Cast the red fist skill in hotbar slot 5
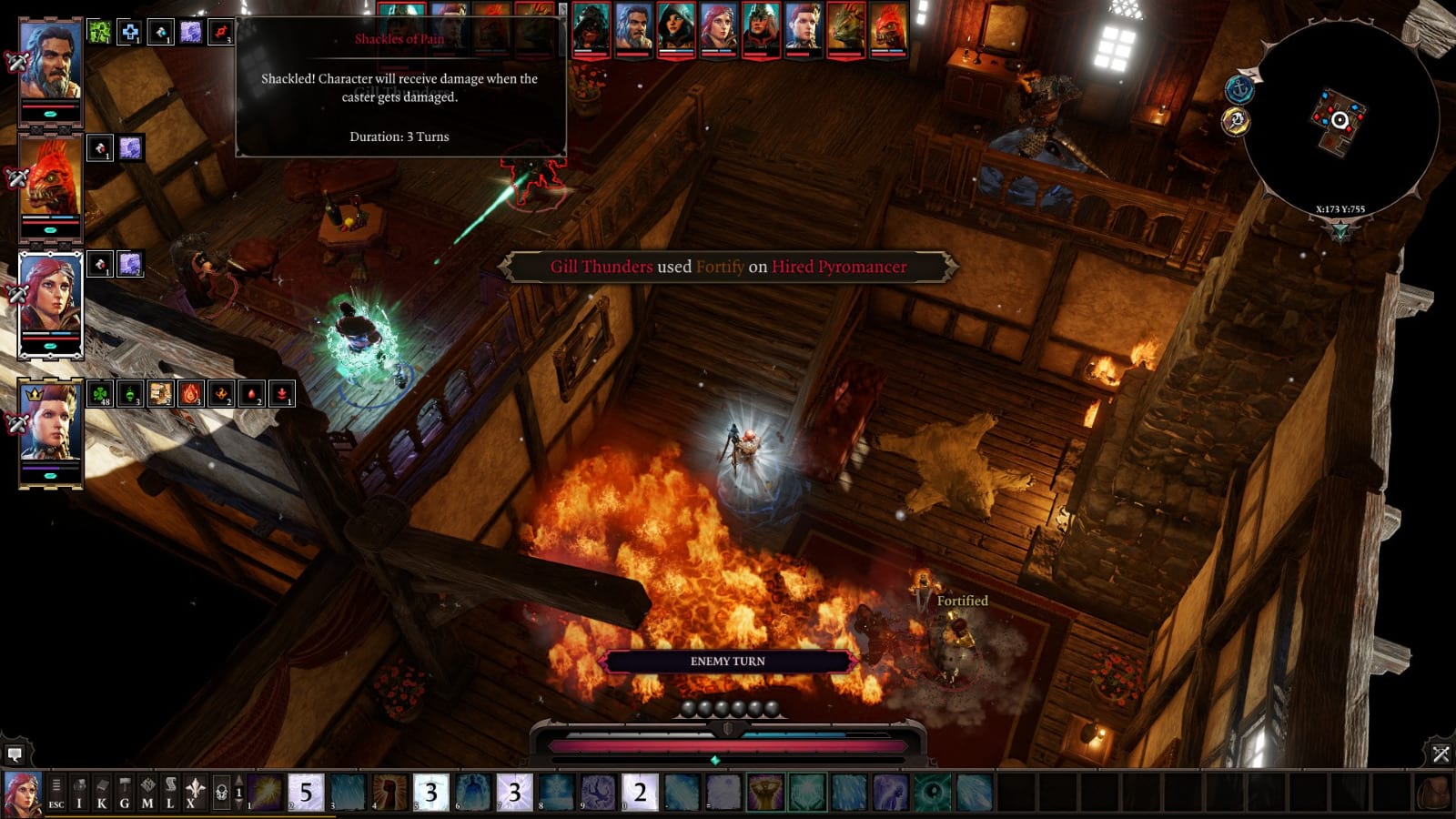This screenshot has width=1456, height=819. pos(388,790)
